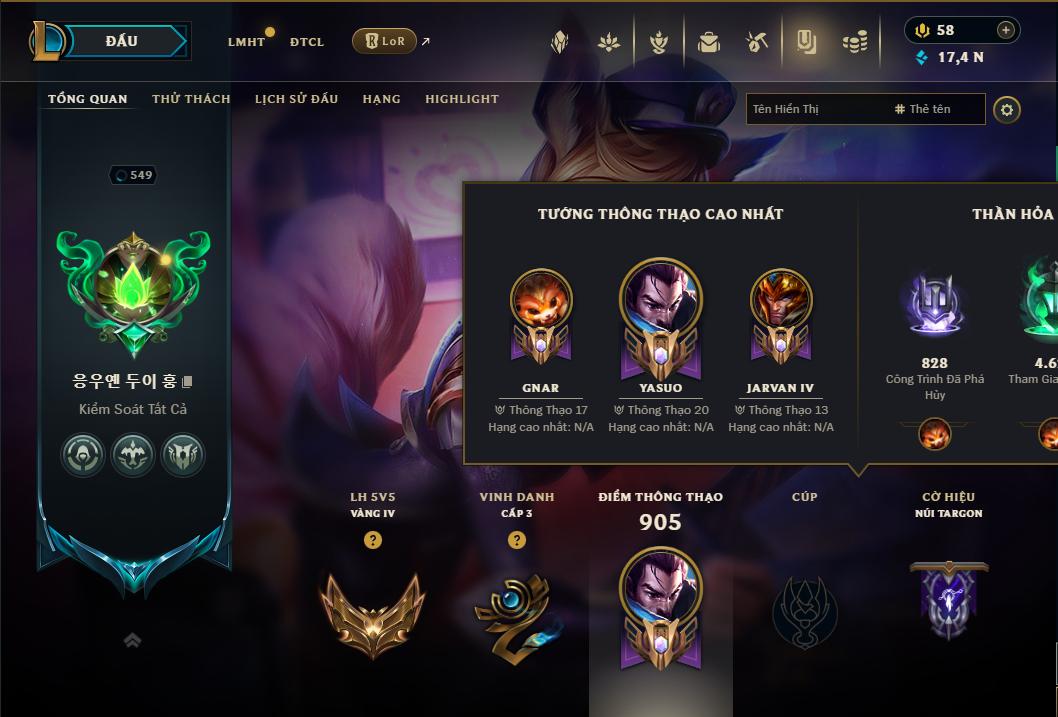Show the HIGHLIGHT tab
Image resolution: width=1058 pixels, height=717 pixels.
point(462,99)
